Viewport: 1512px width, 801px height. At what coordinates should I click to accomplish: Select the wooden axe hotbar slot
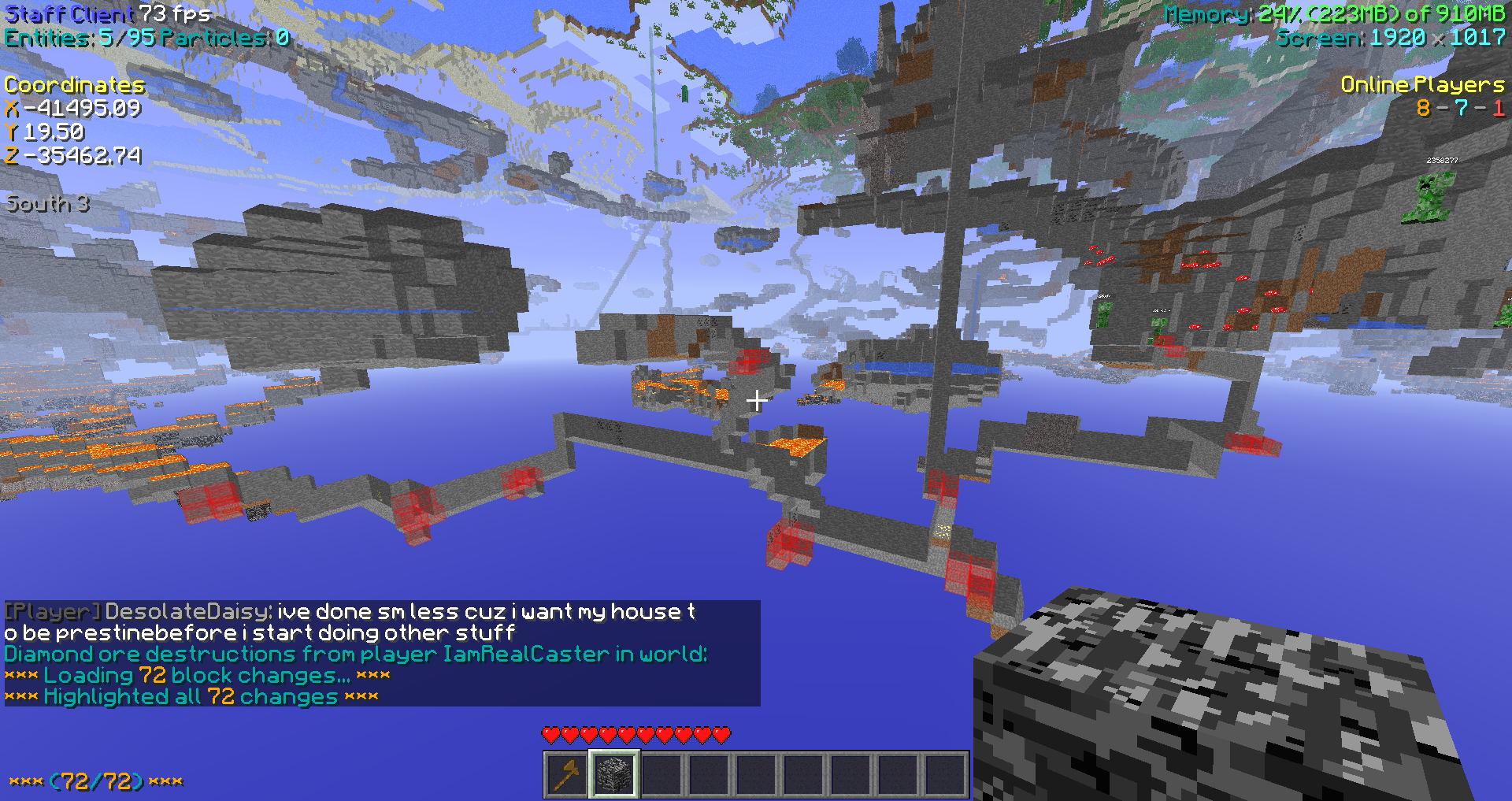coord(567,774)
